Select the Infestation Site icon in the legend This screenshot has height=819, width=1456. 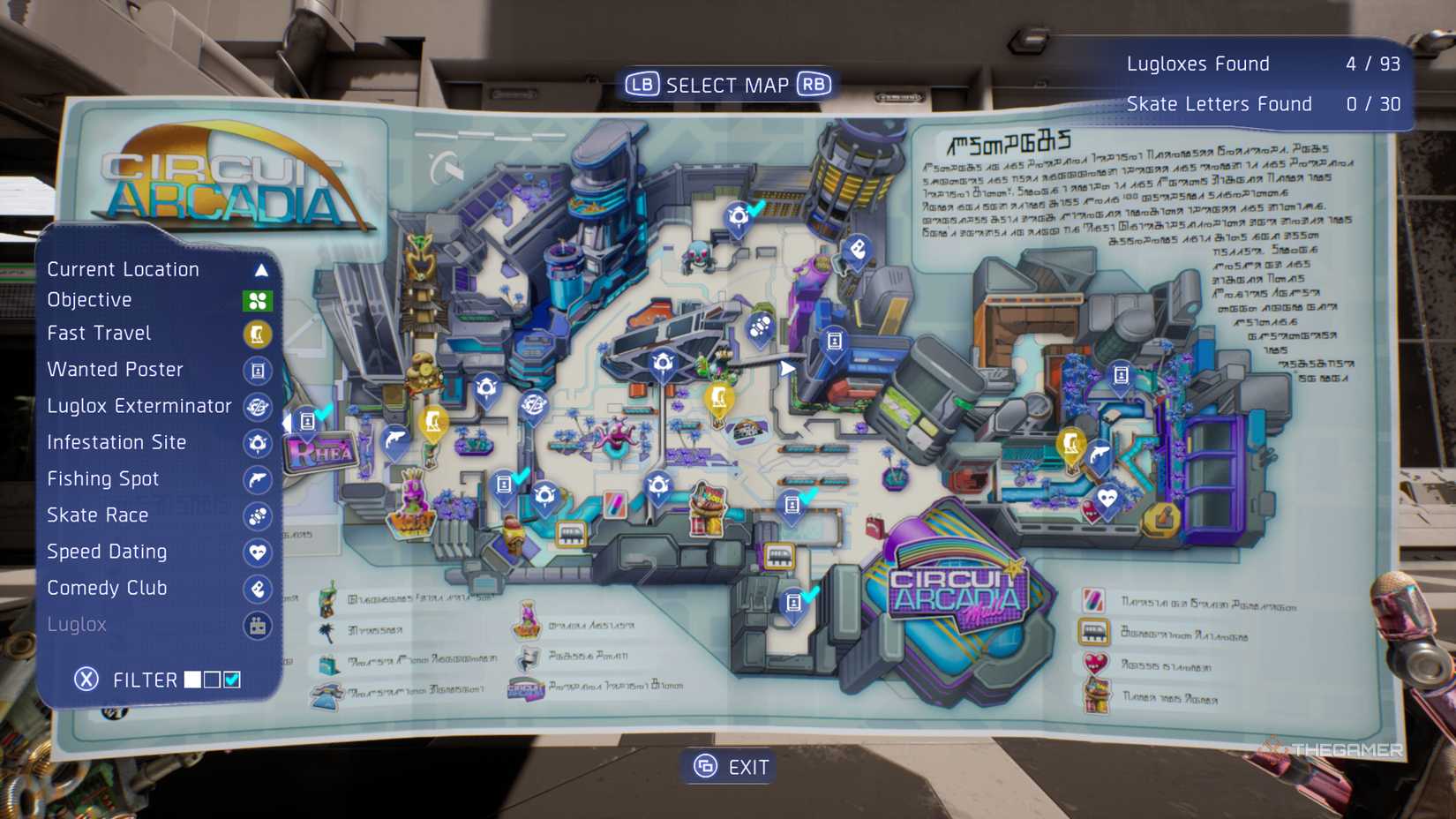pos(257,443)
